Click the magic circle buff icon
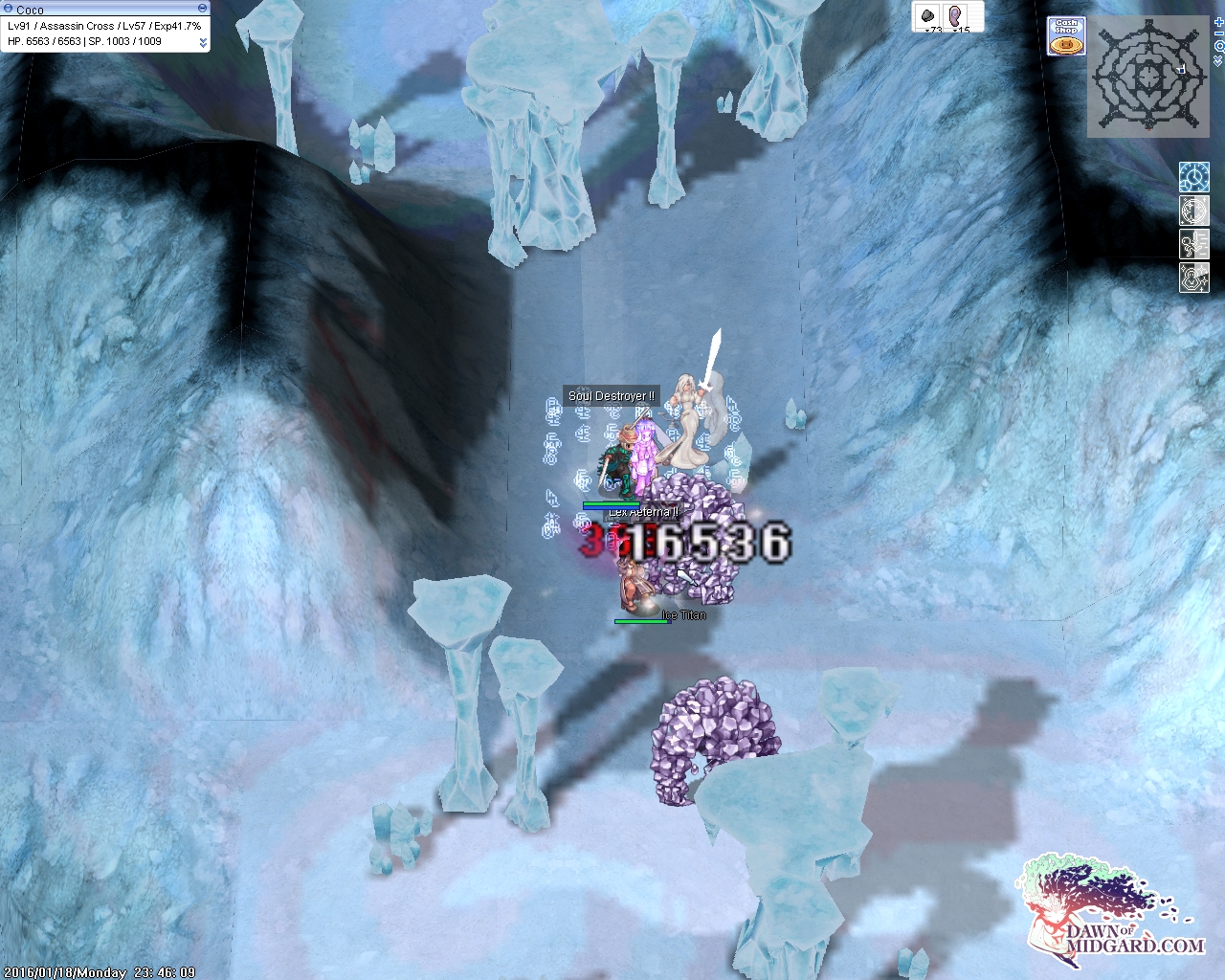The height and width of the screenshot is (980, 1225). click(1194, 211)
